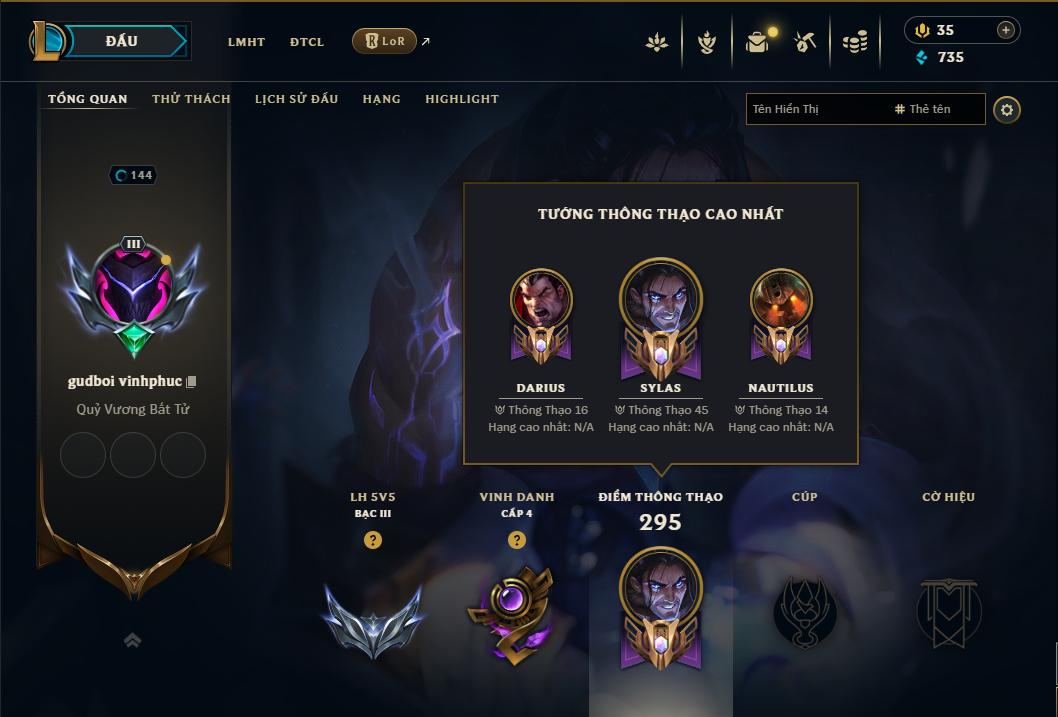The width and height of the screenshot is (1058, 717).
Task: Open the crafting hammer icon
Action: [805, 42]
